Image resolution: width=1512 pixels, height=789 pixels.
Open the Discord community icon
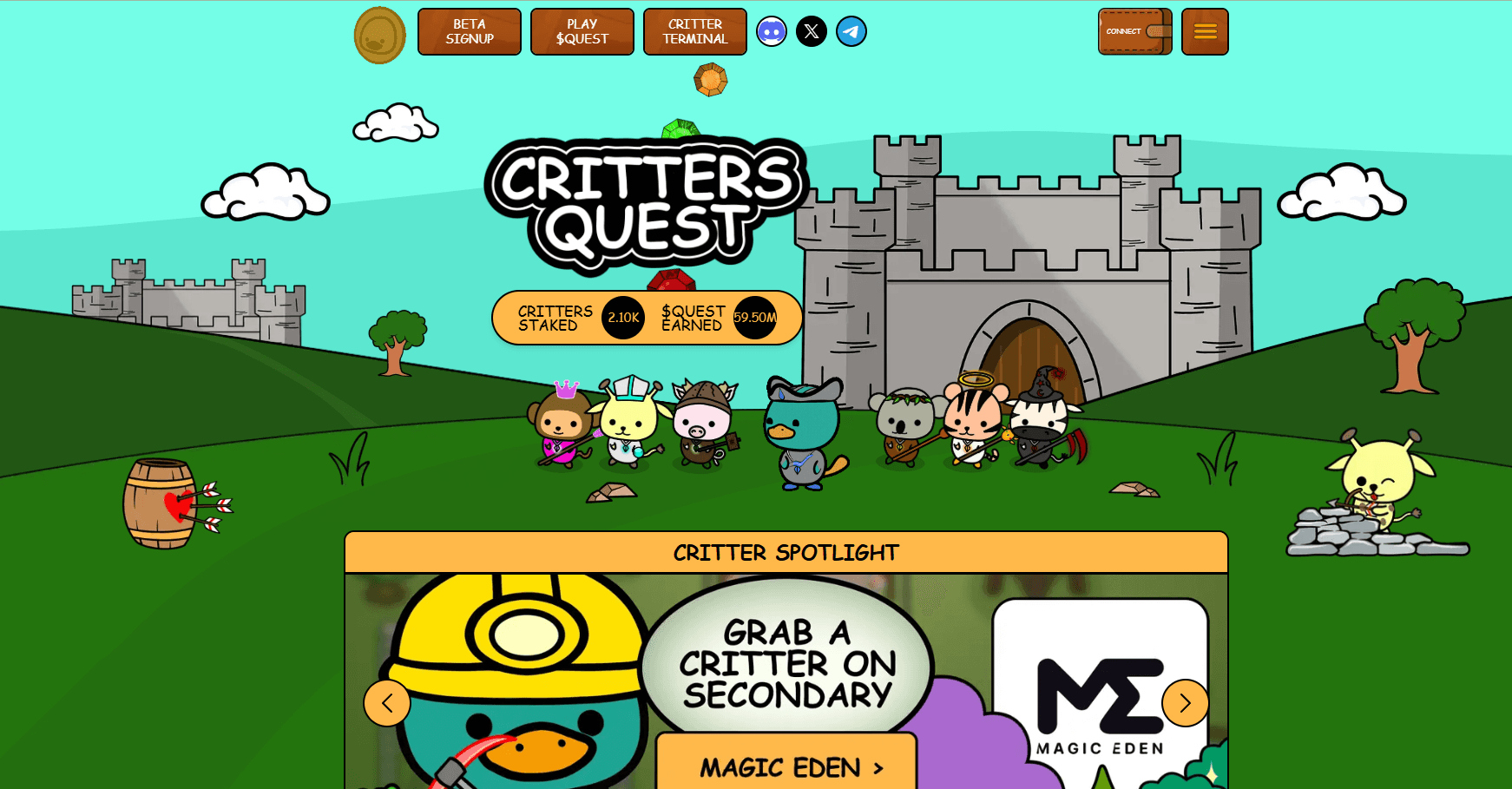pyautogui.click(x=771, y=31)
